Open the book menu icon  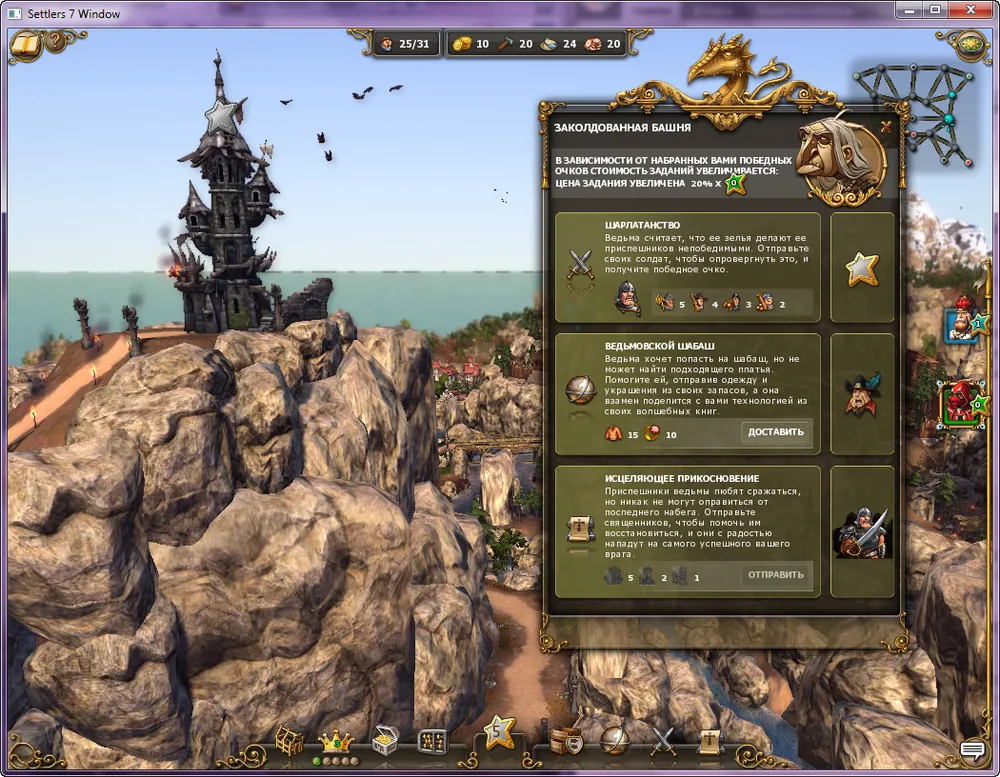tap(25, 46)
